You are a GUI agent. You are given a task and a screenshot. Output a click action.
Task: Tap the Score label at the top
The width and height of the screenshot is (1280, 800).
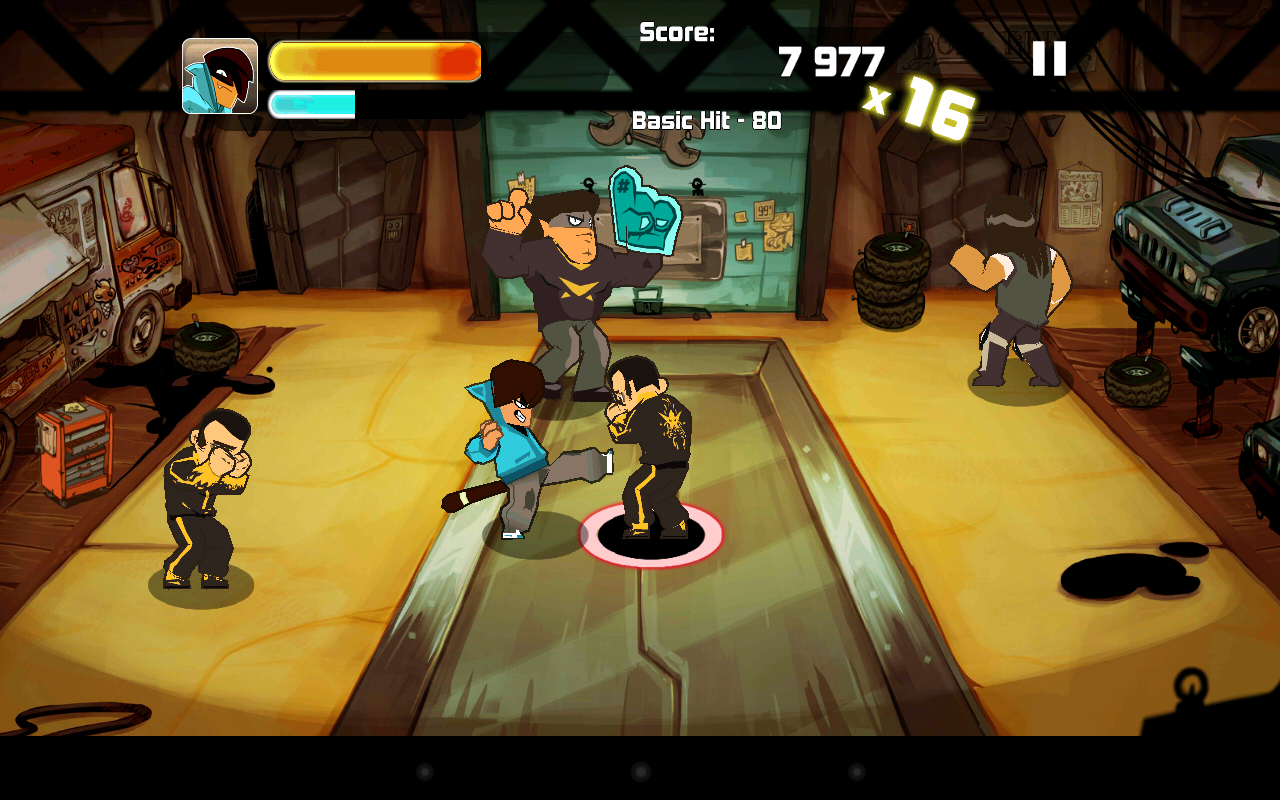click(676, 33)
